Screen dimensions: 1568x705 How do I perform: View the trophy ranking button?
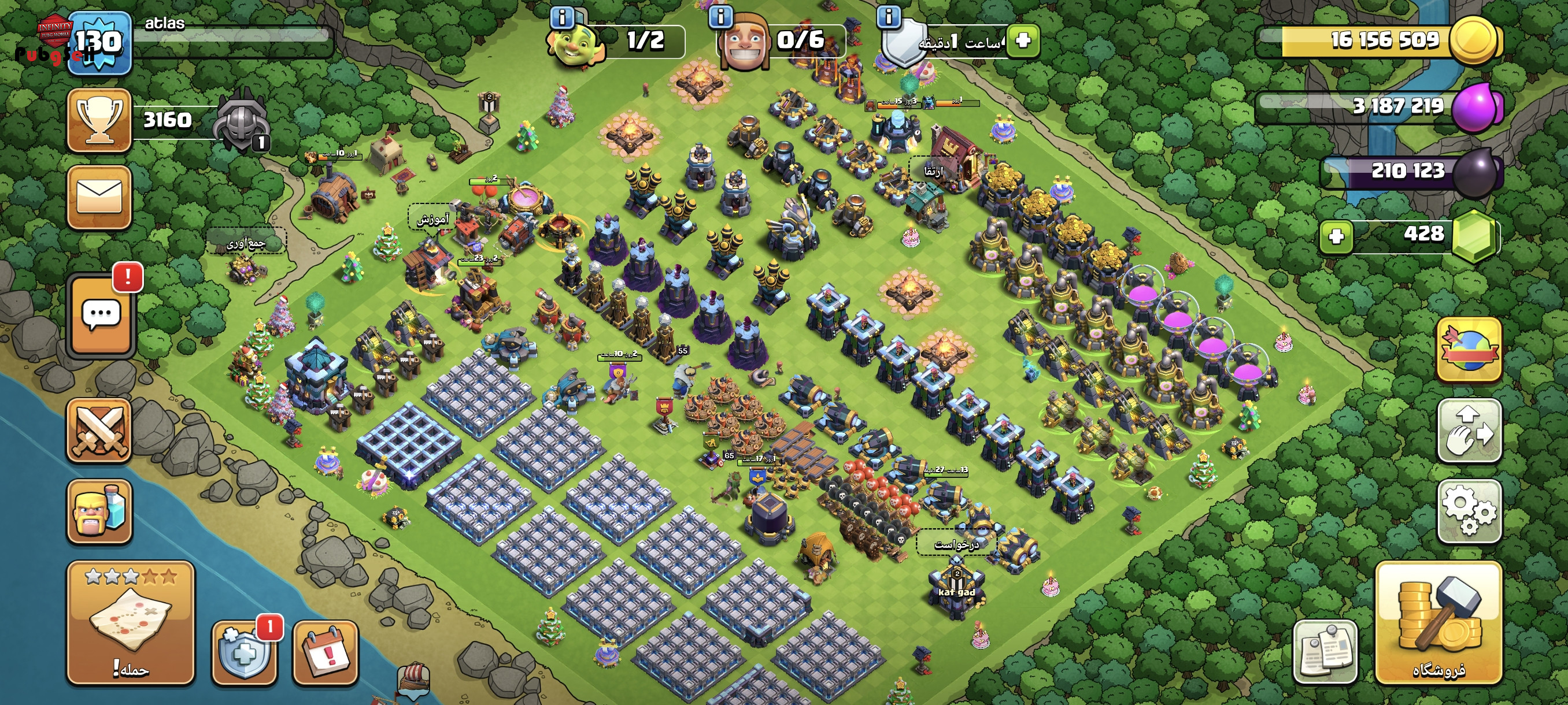click(x=99, y=120)
